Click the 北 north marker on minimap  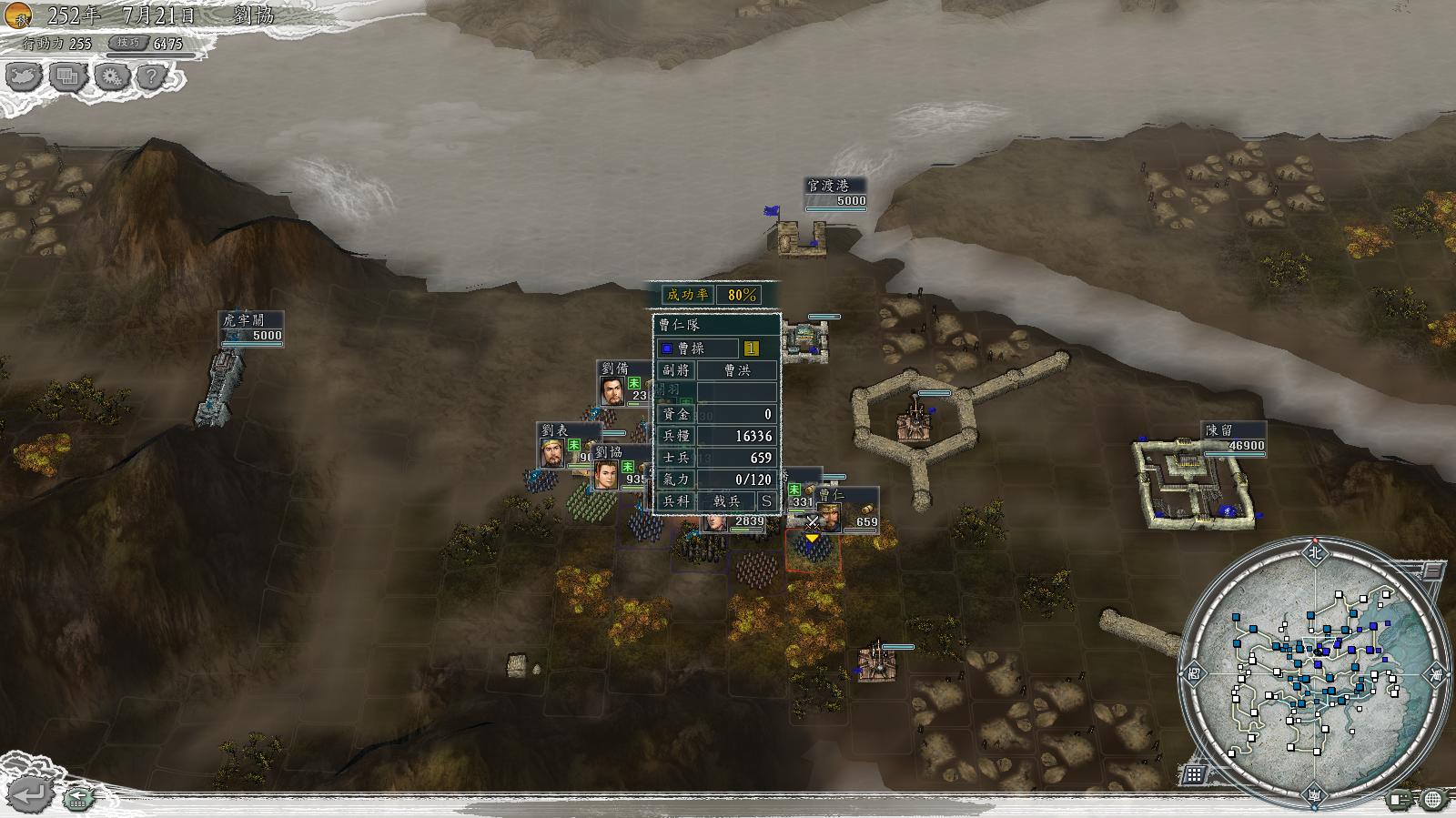pos(1313,552)
